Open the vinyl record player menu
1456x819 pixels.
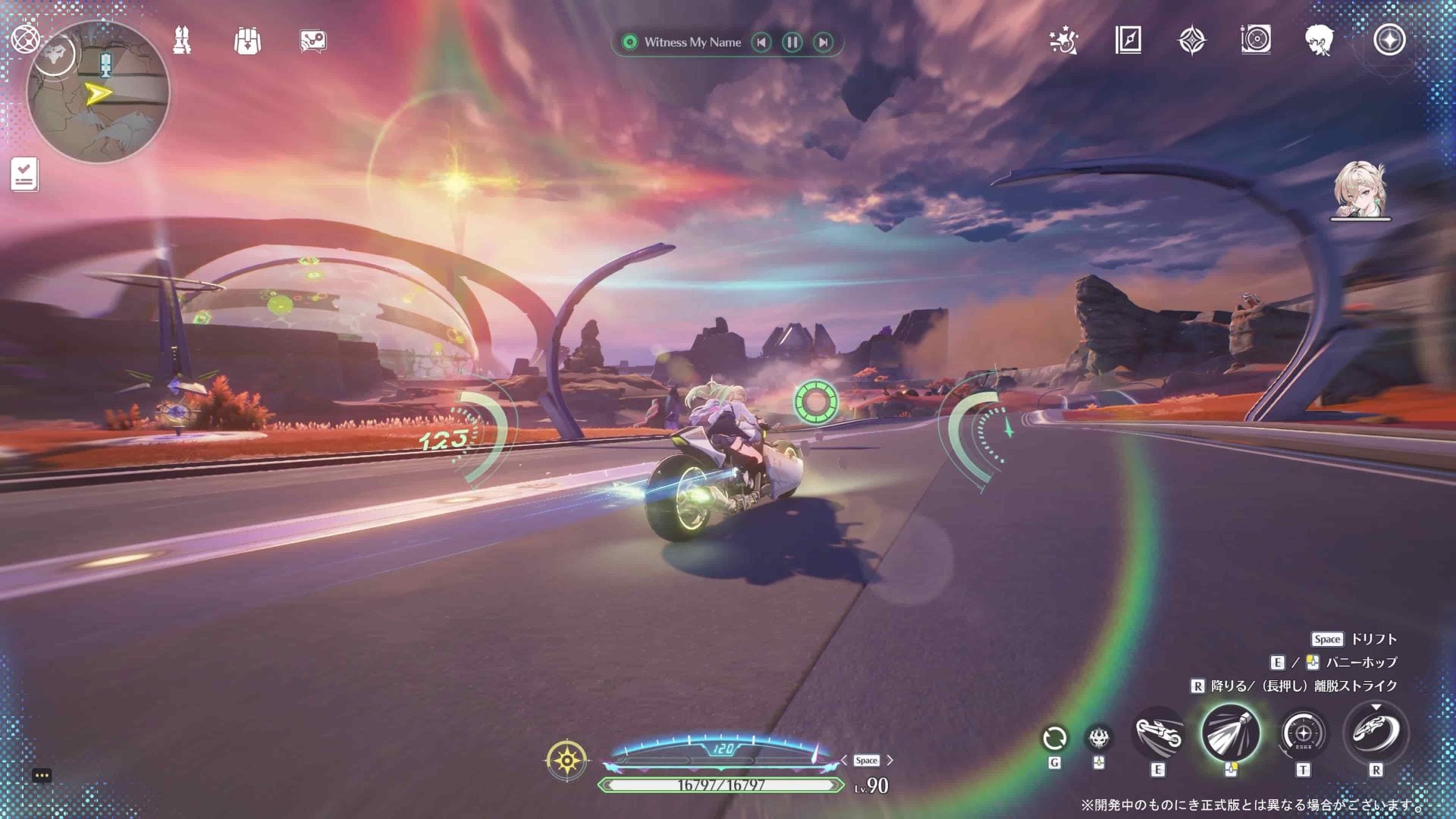(x=1256, y=39)
